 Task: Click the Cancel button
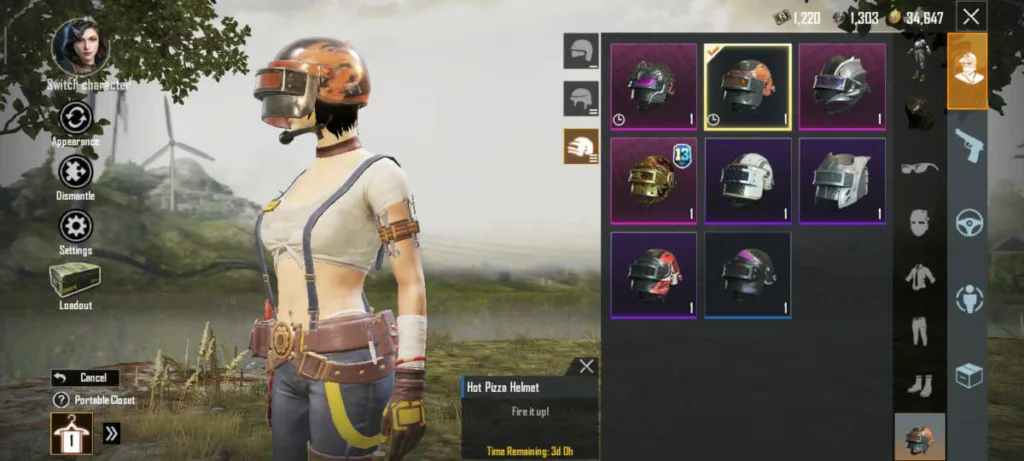pos(85,378)
